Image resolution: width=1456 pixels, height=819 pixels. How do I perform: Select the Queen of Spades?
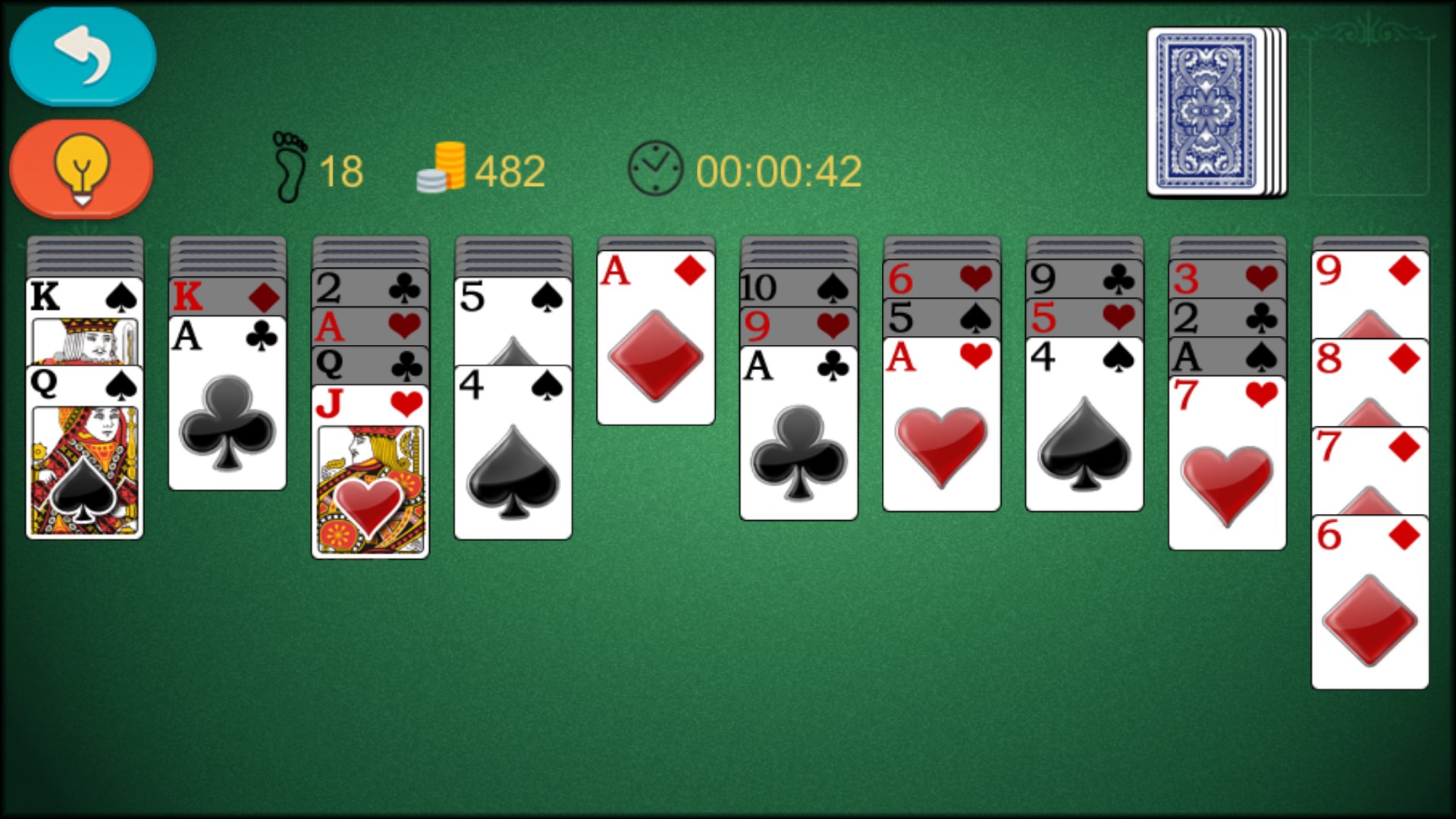(83, 455)
